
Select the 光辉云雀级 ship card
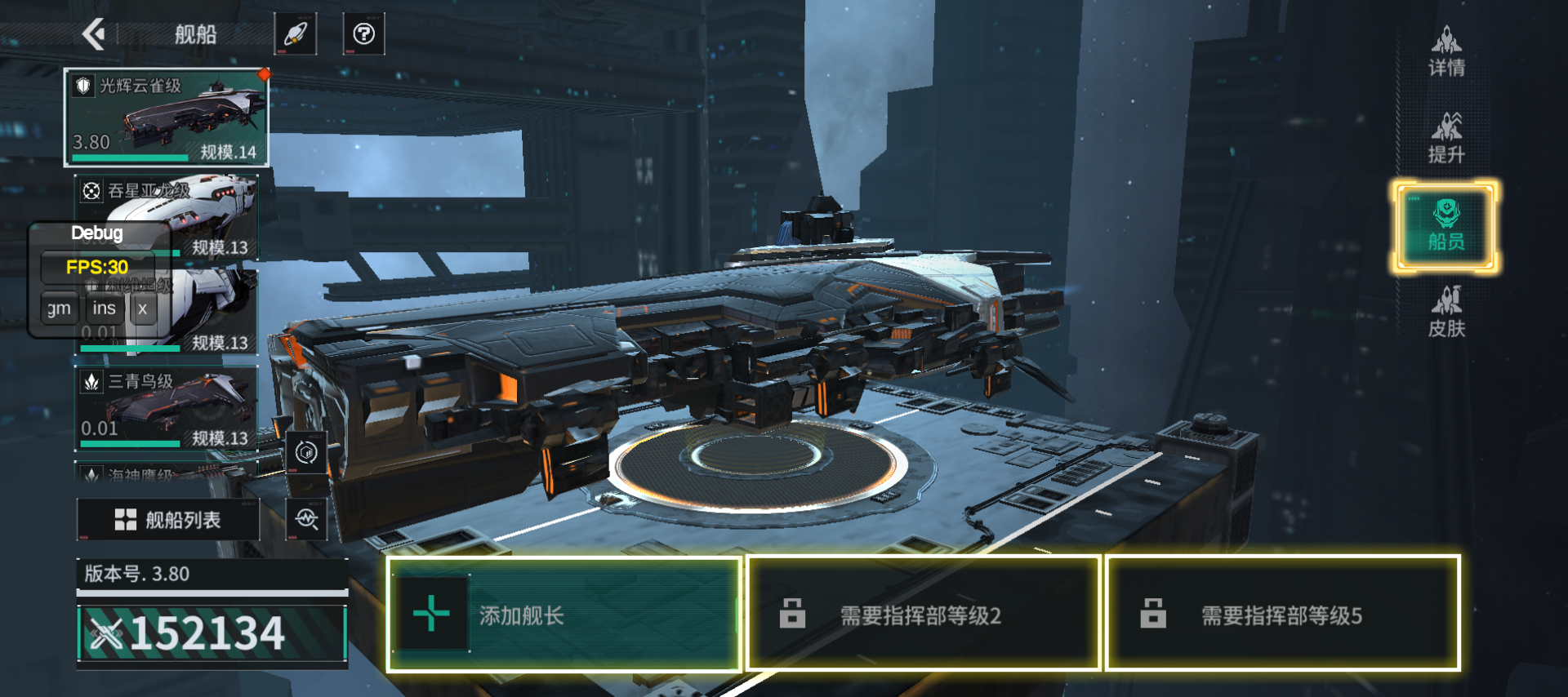click(167, 118)
